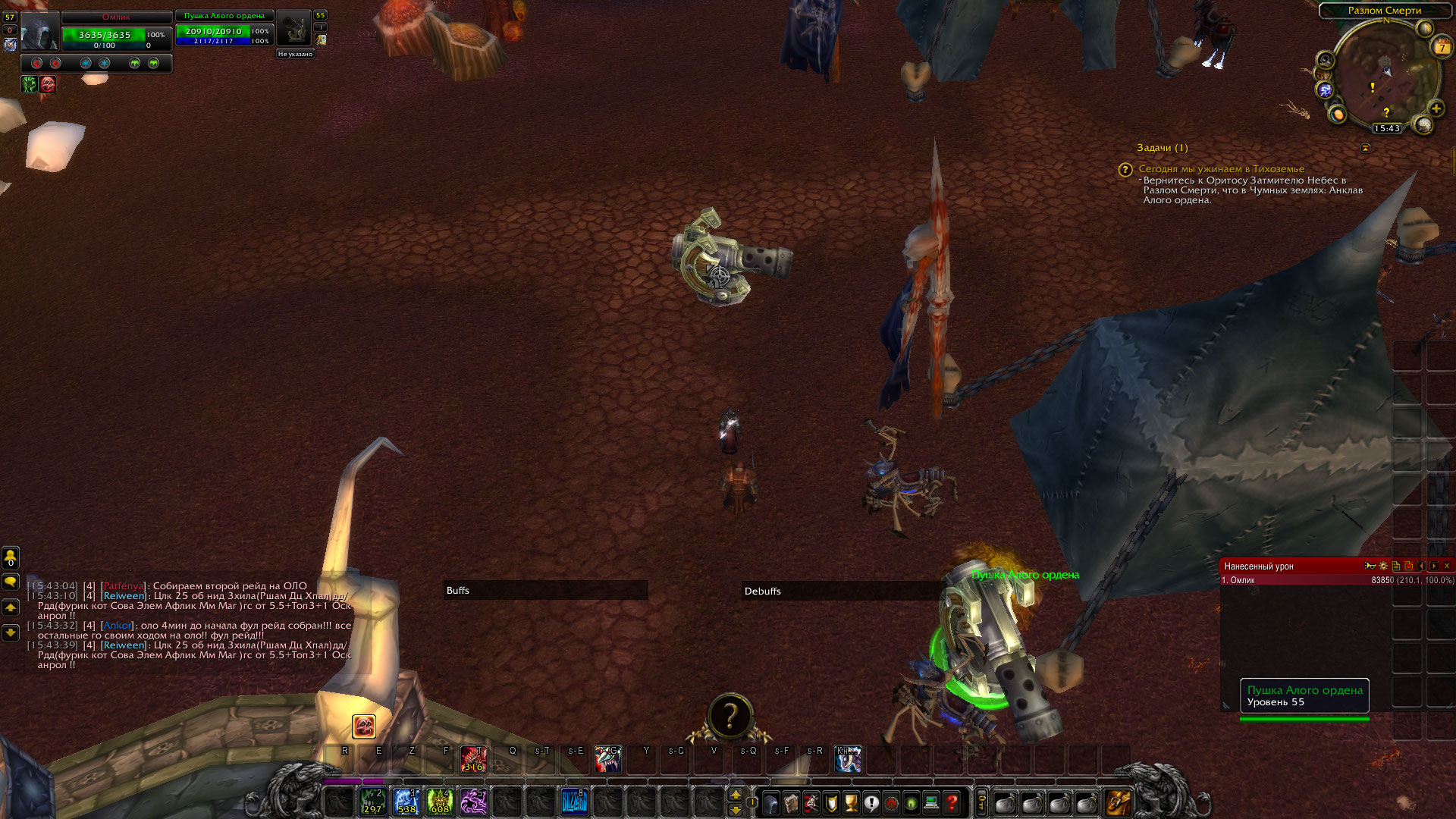Viewport: 1456px width, 819px height.
Task: Click the large question mark vehicle button
Action: pyautogui.click(x=730, y=716)
